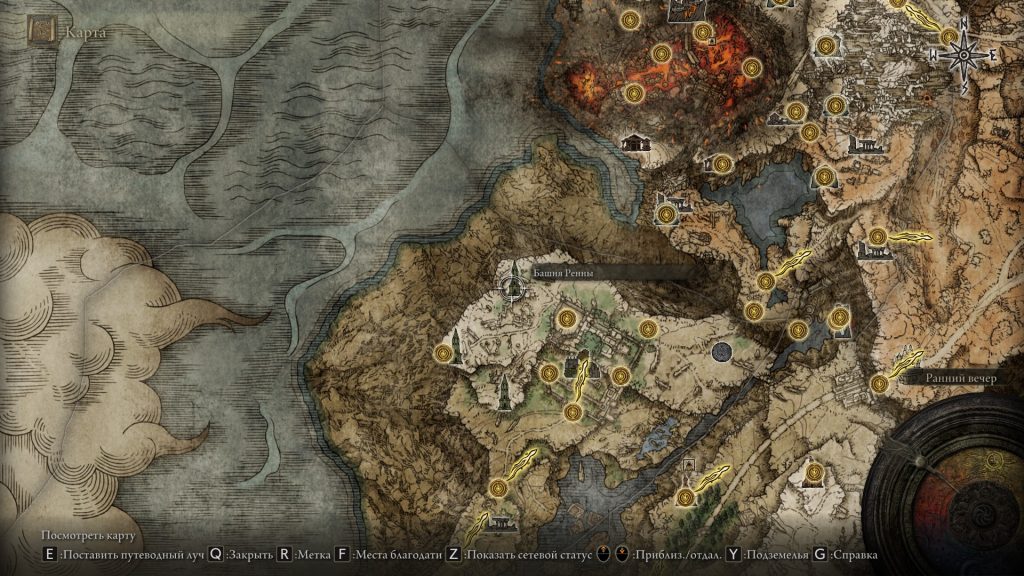Select the columned temple icon near the lava
The image size is (1024, 576).
634,143
